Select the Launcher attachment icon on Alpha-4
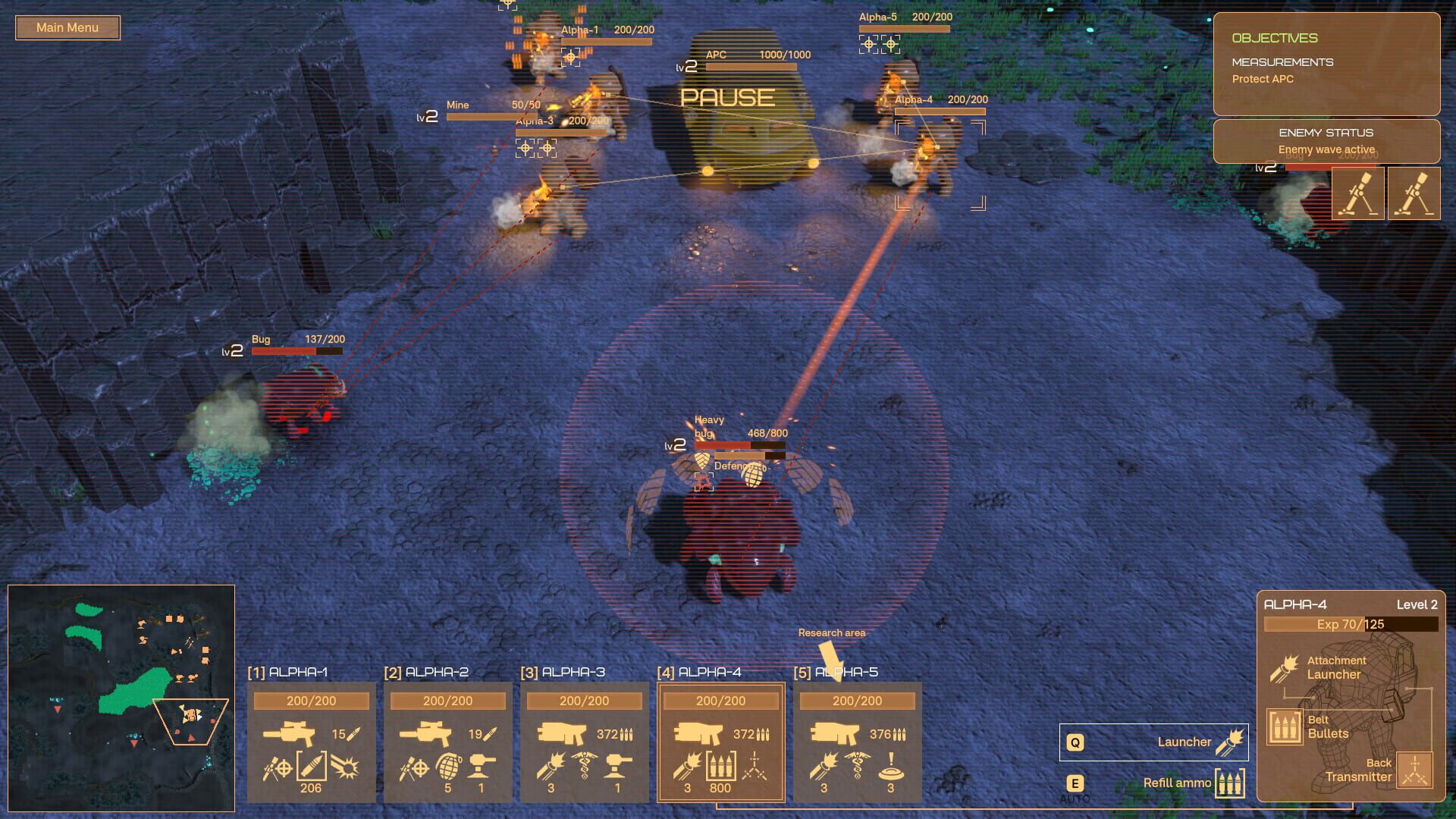The image size is (1456, 819). point(1283,670)
